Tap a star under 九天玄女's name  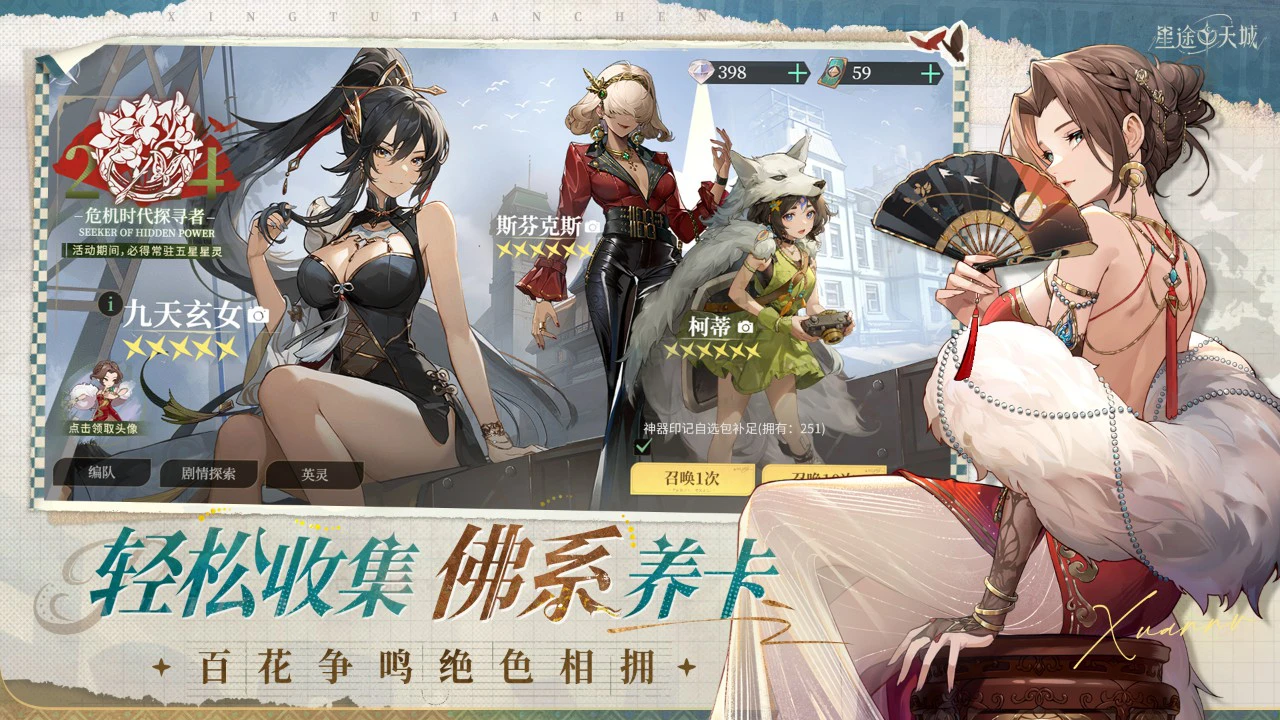coord(180,350)
